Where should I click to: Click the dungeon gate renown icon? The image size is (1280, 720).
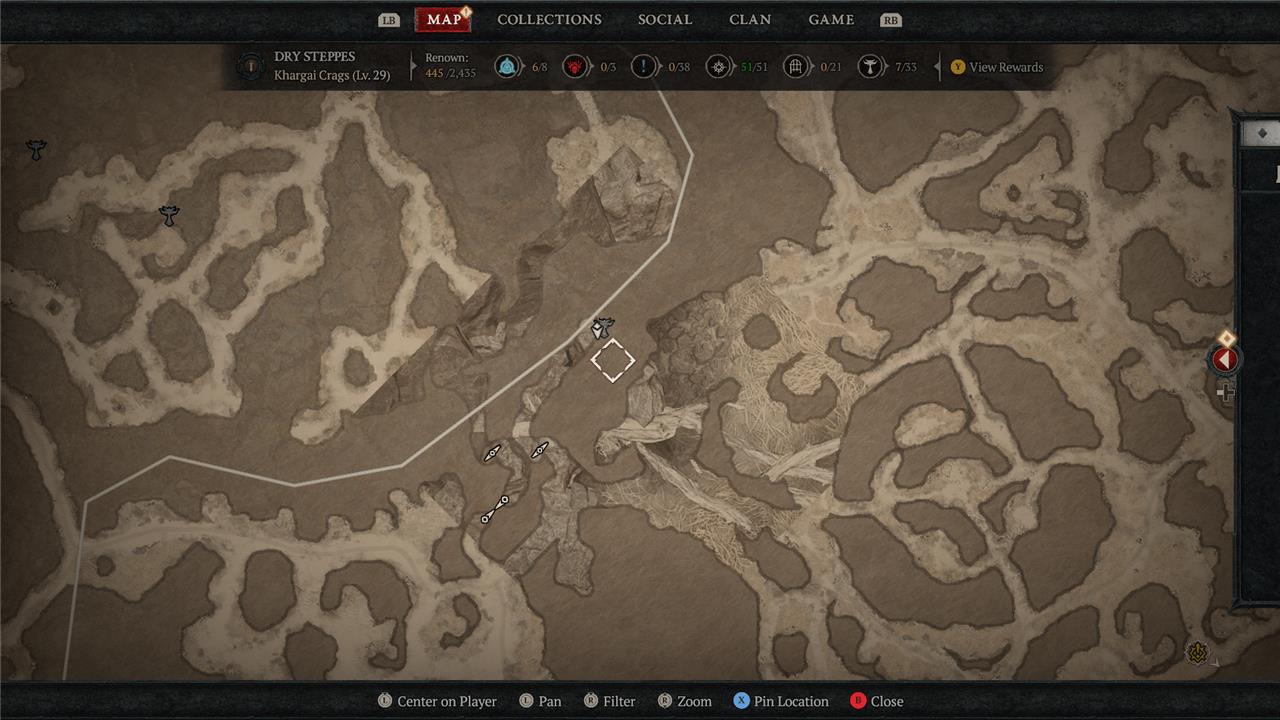[796, 67]
